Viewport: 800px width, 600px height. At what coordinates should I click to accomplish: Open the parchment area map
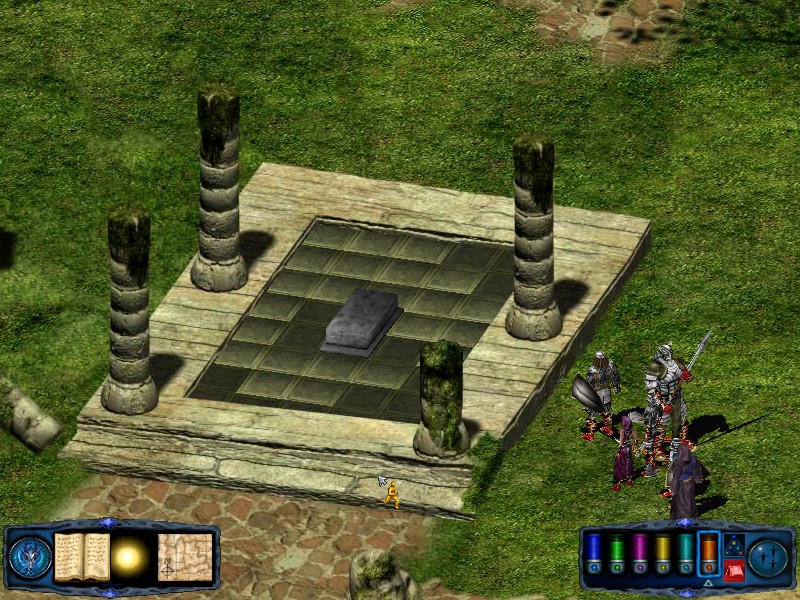(x=185, y=556)
